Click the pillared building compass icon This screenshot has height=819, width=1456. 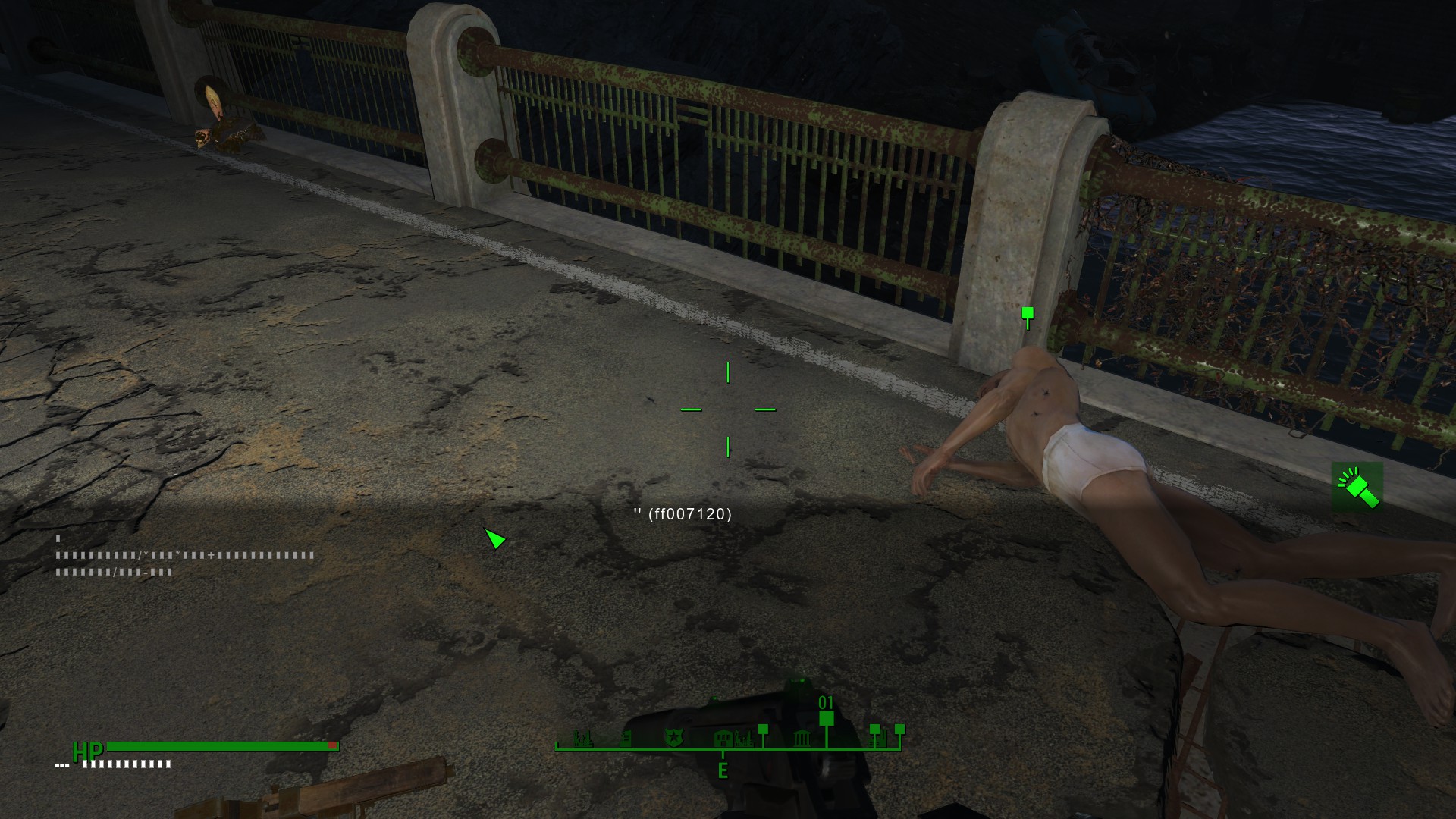pos(802,738)
